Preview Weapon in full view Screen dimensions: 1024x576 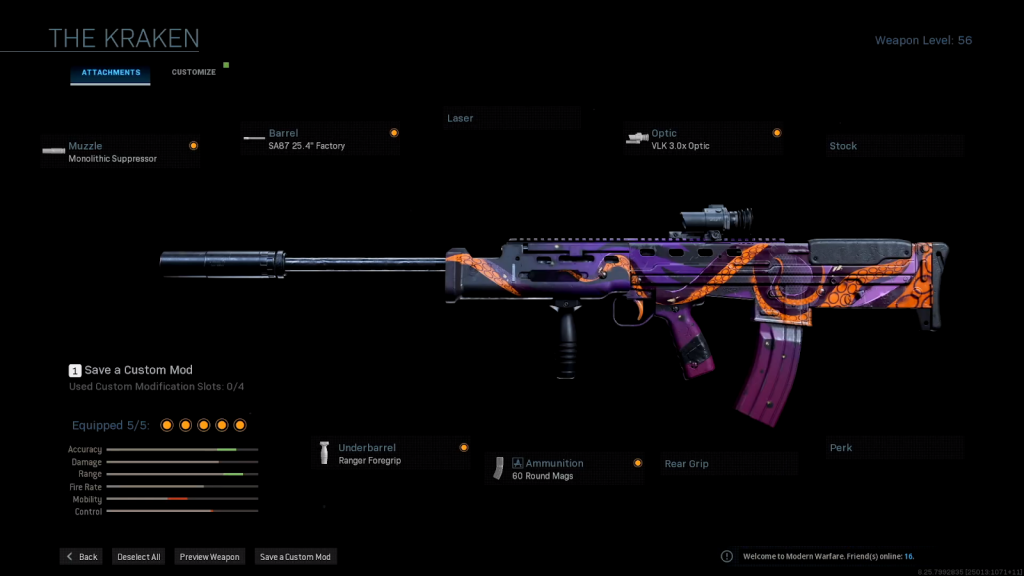click(210, 556)
